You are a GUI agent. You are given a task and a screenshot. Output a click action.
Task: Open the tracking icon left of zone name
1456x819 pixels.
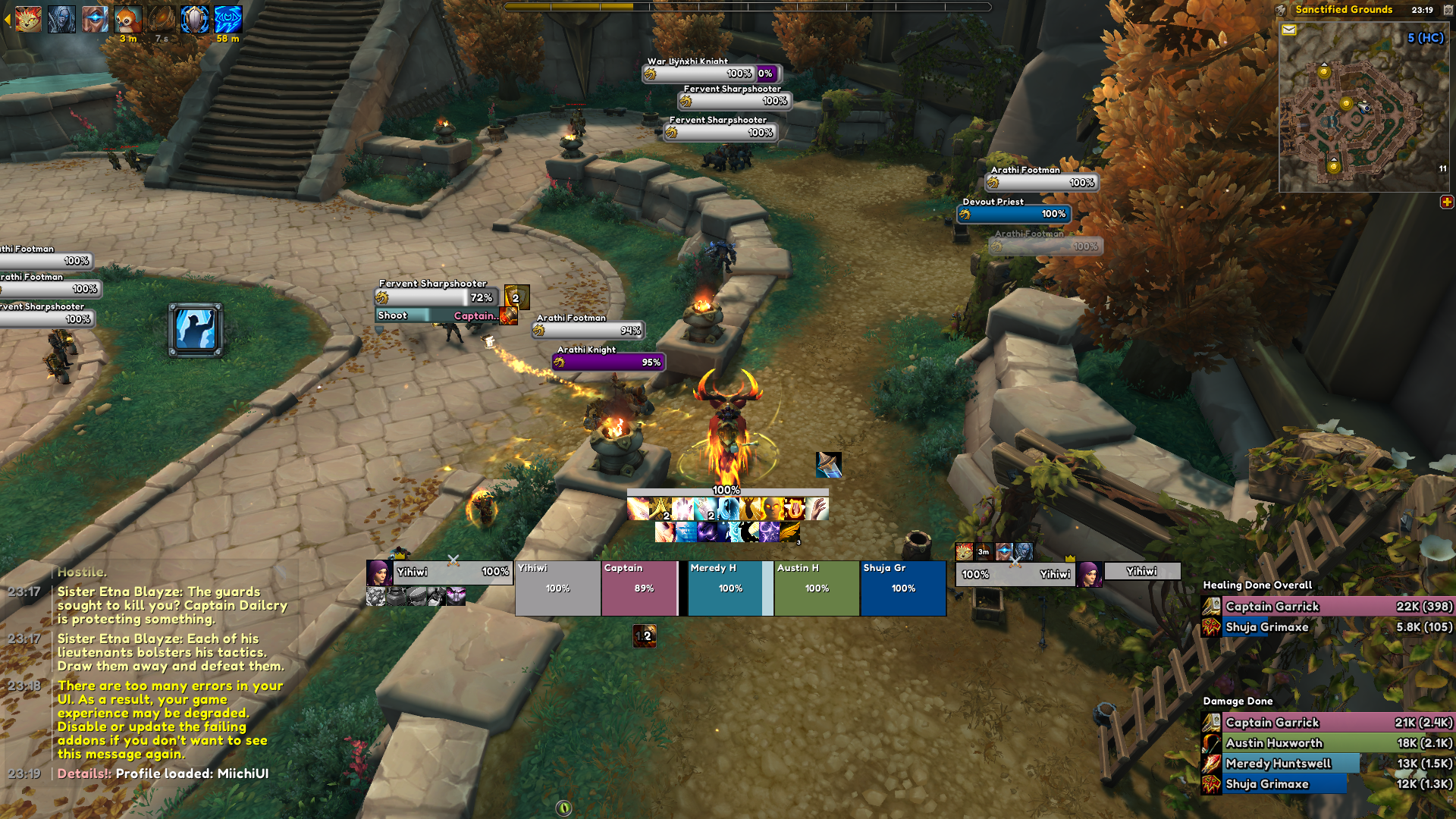tap(1282, 10)
